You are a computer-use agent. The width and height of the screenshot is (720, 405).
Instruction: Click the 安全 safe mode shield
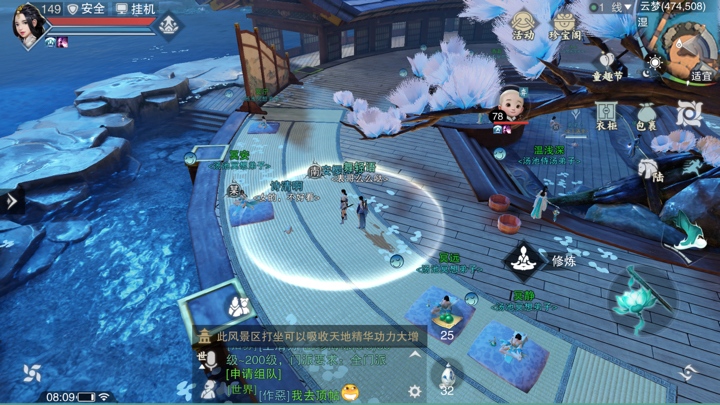click(86, 9)
